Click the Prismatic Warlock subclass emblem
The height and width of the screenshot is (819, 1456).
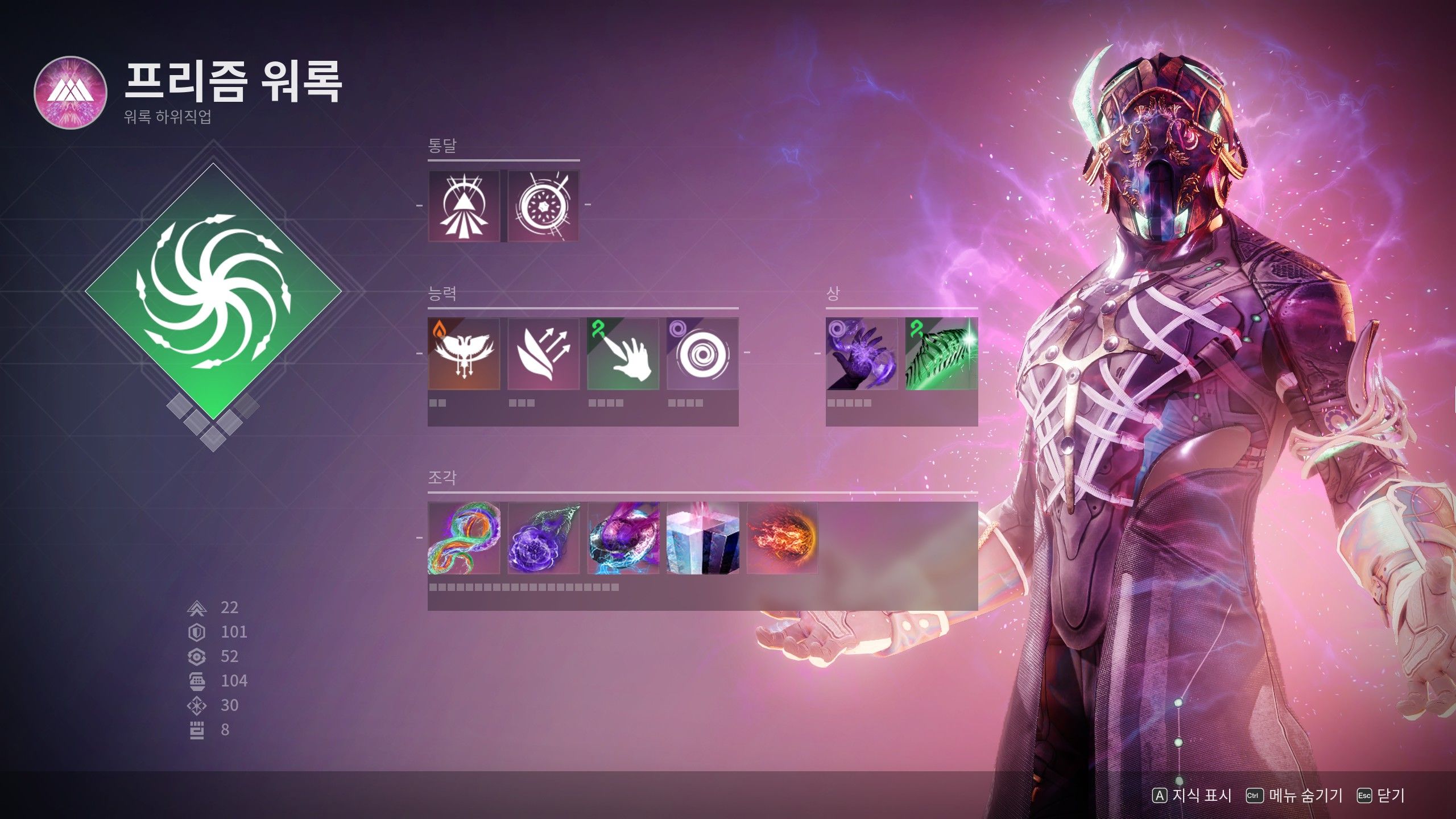pos(71,93)
